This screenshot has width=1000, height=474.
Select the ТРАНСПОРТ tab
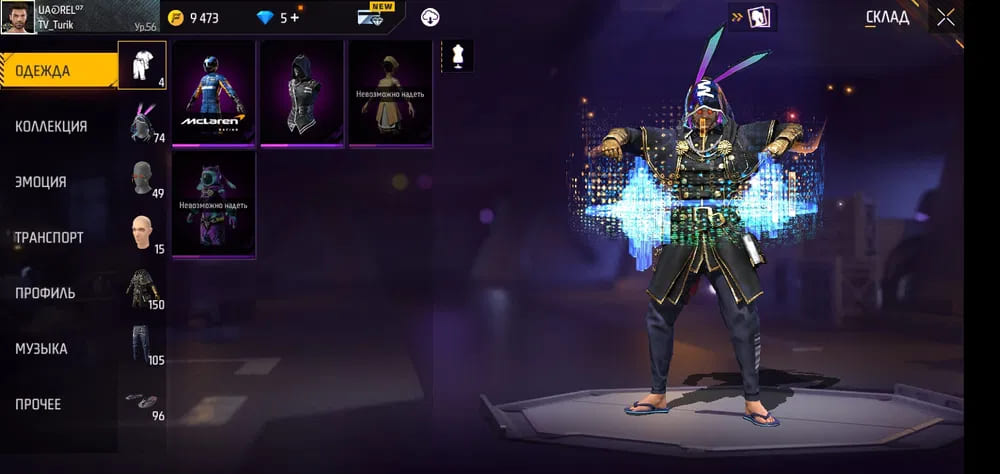[49, 238]
